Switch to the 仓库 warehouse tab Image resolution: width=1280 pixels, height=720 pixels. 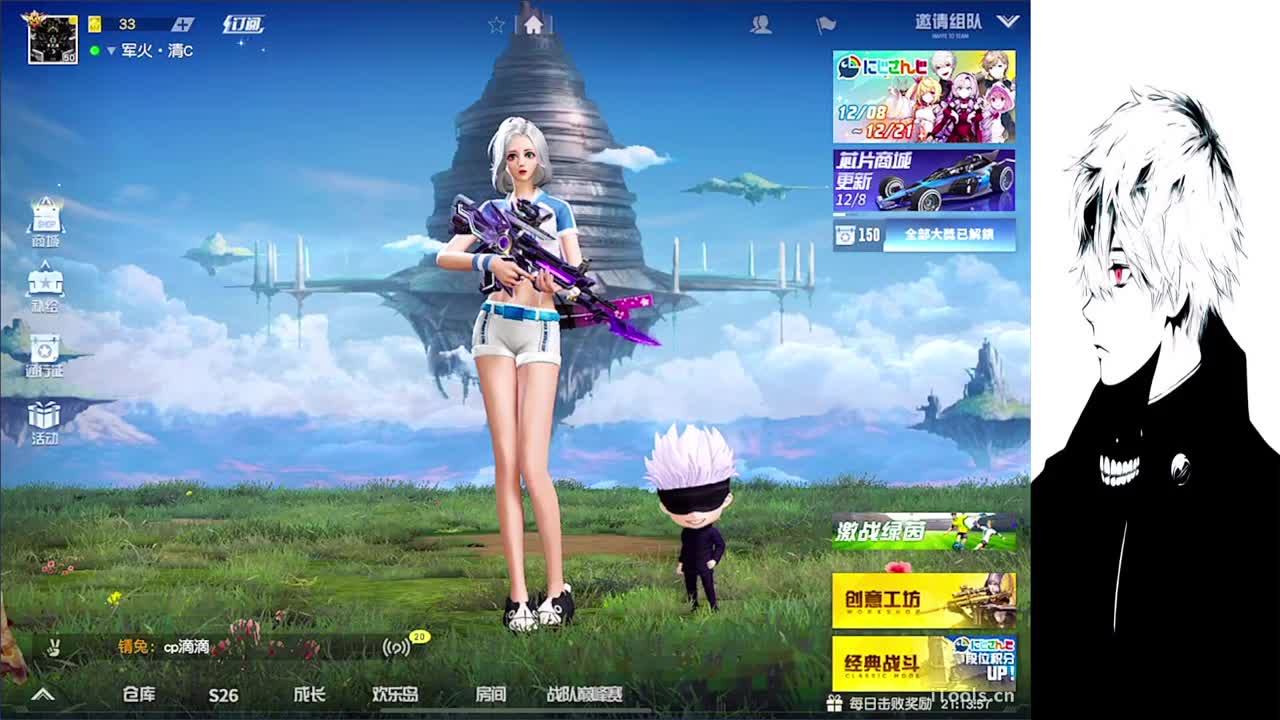pyautogui.click(x=137, y=692)
